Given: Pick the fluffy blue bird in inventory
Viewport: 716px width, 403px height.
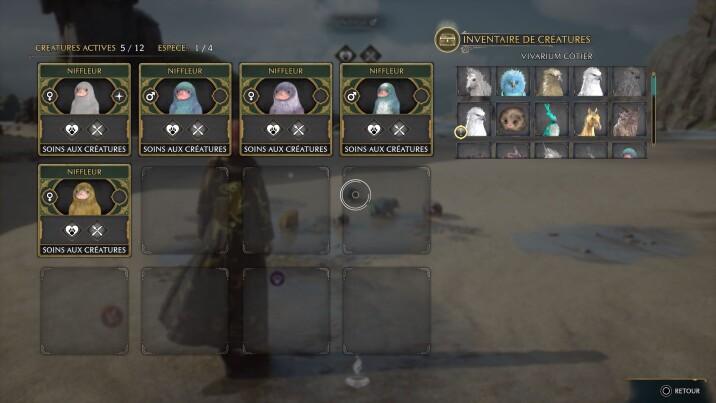Looking at the screenshot, I should tap(513, 82).
